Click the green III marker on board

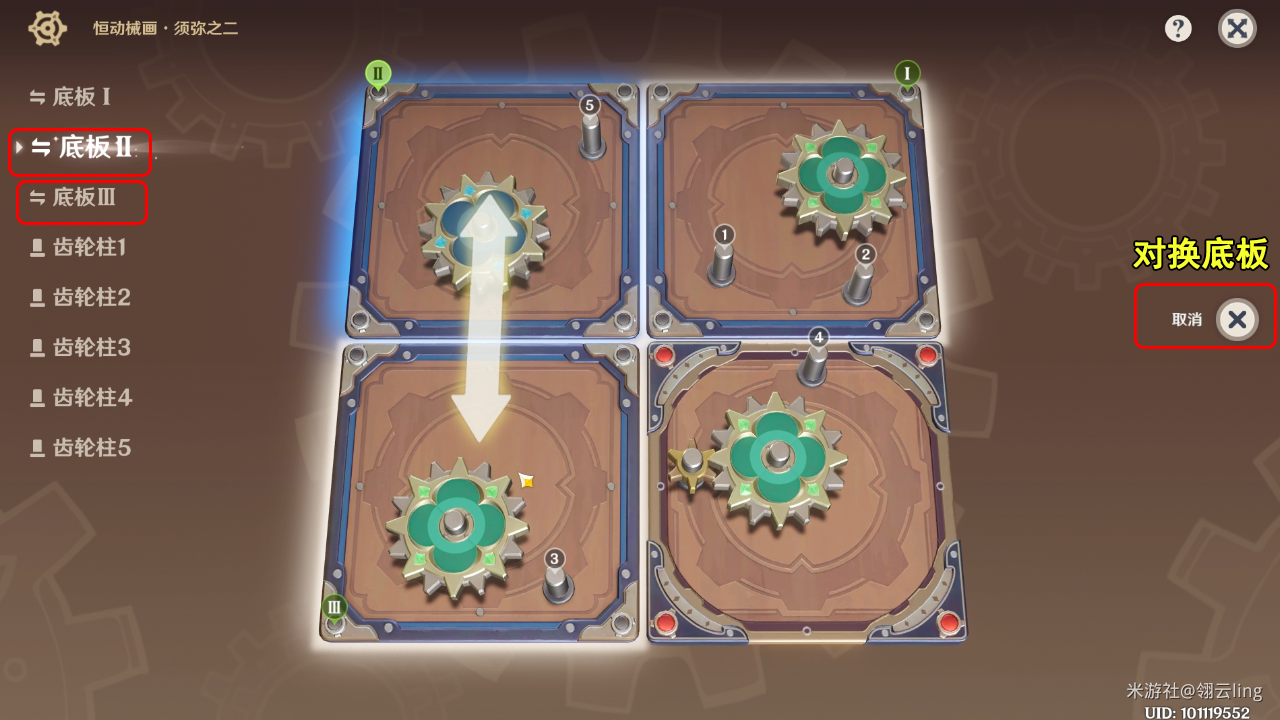click(x=334, y=606)
